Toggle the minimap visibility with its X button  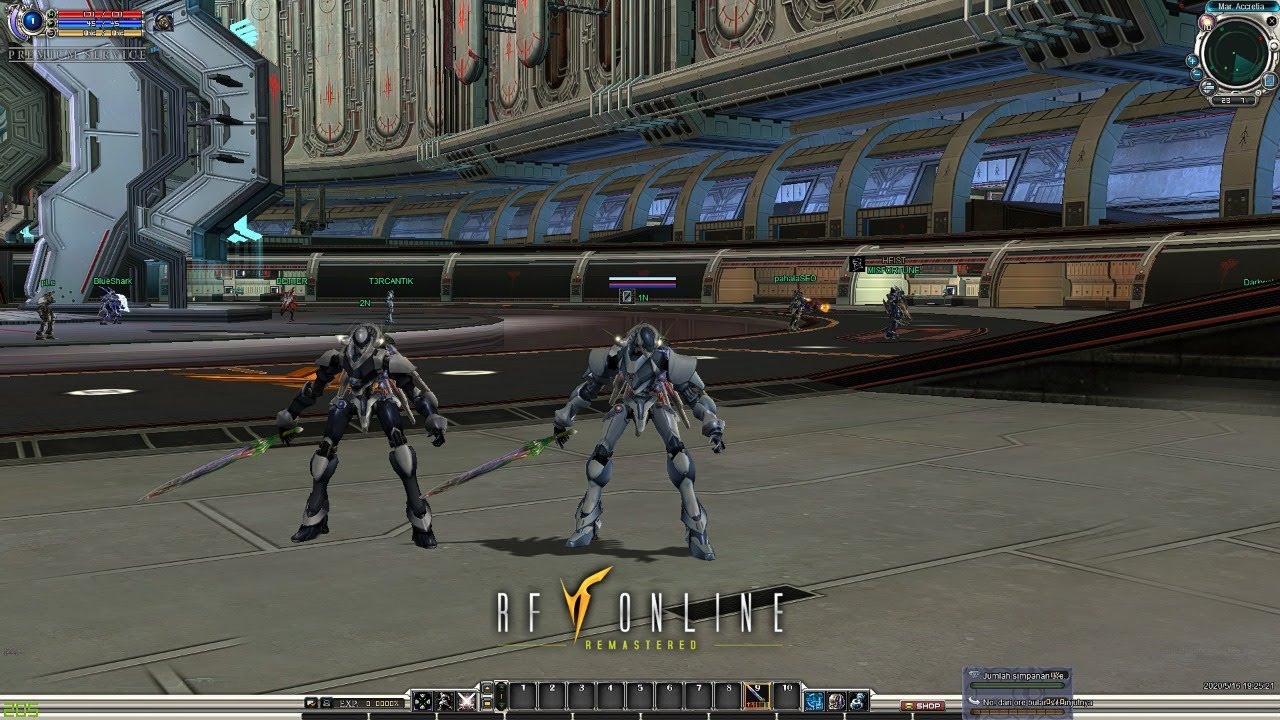coord(1271,22)
